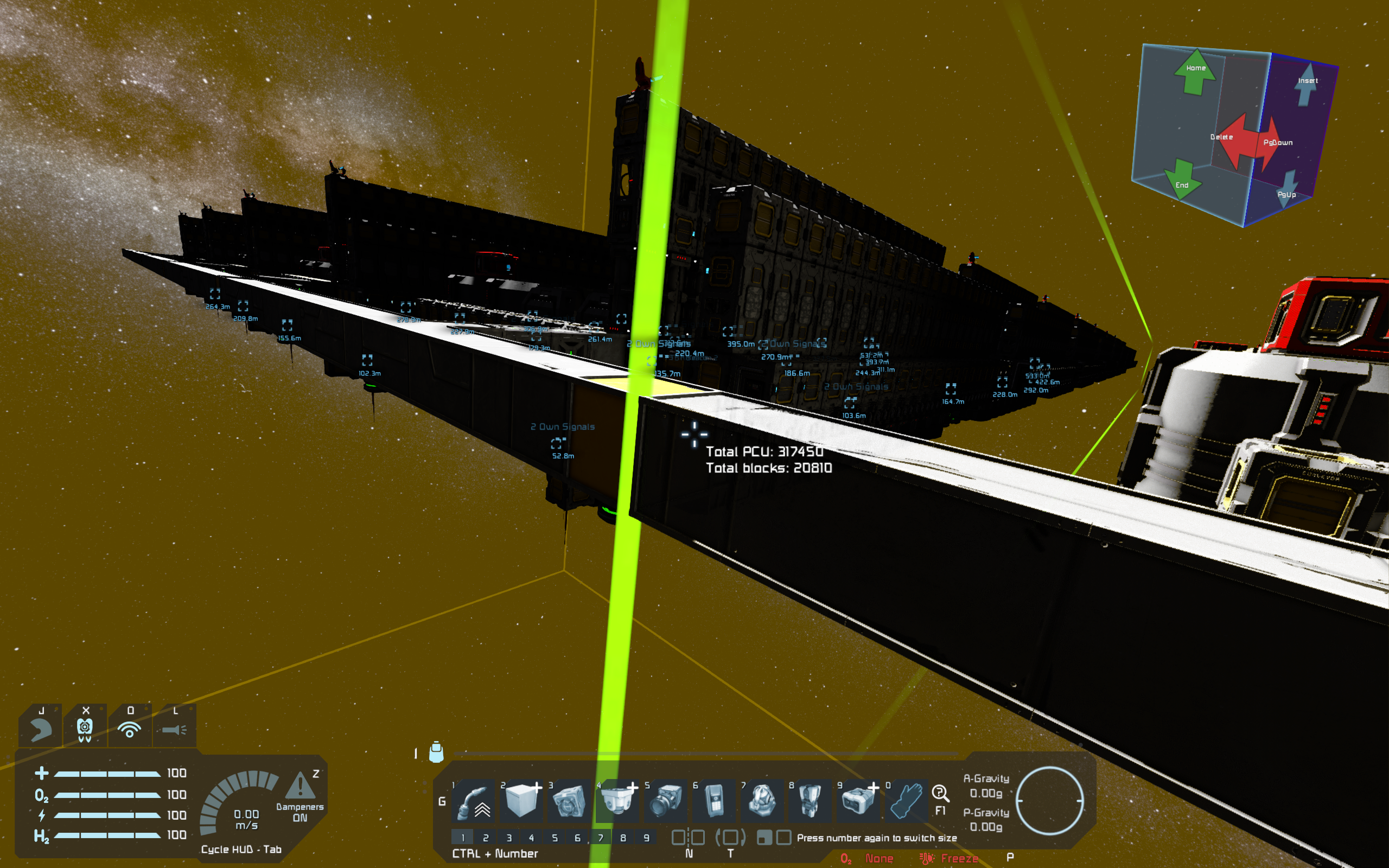Select the welder tool in slot 1
Screen dimensions: 1389x868
[x=474, y=801]
